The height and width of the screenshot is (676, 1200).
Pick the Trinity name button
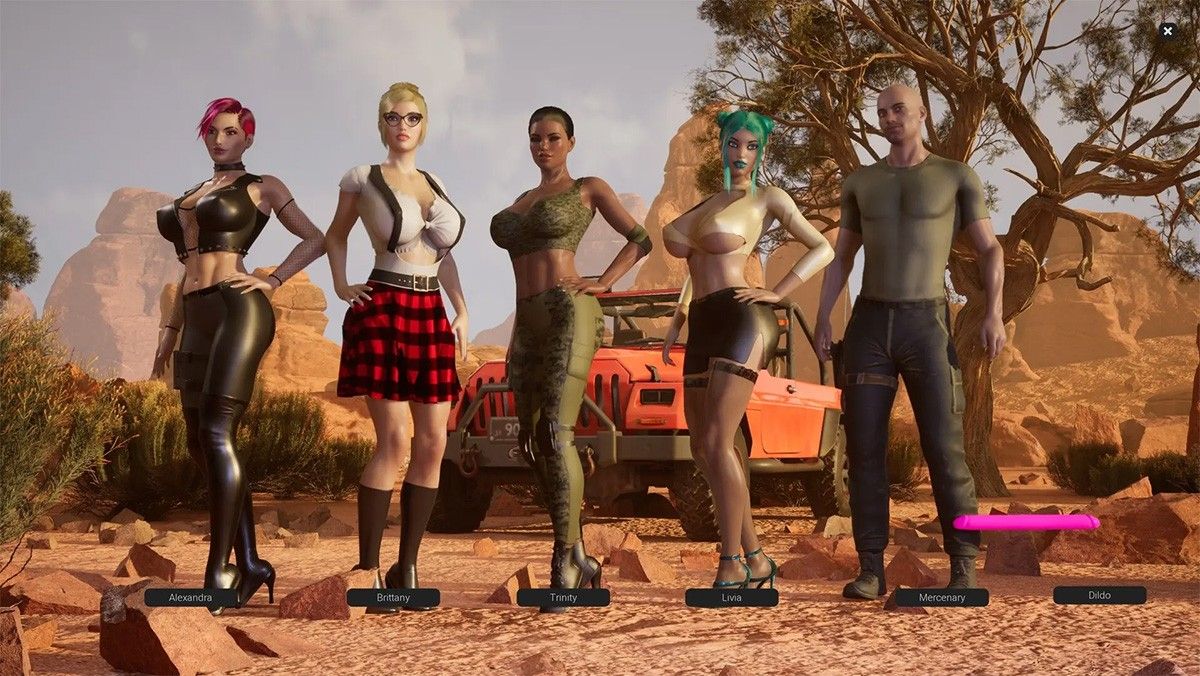(x=563, y=597)
